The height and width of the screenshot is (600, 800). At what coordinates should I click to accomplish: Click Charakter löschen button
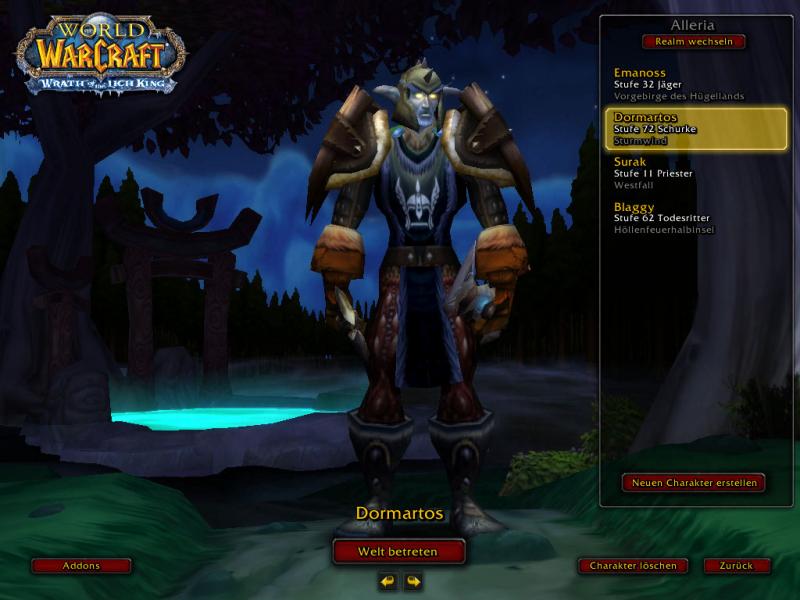(x=633, y=565)
